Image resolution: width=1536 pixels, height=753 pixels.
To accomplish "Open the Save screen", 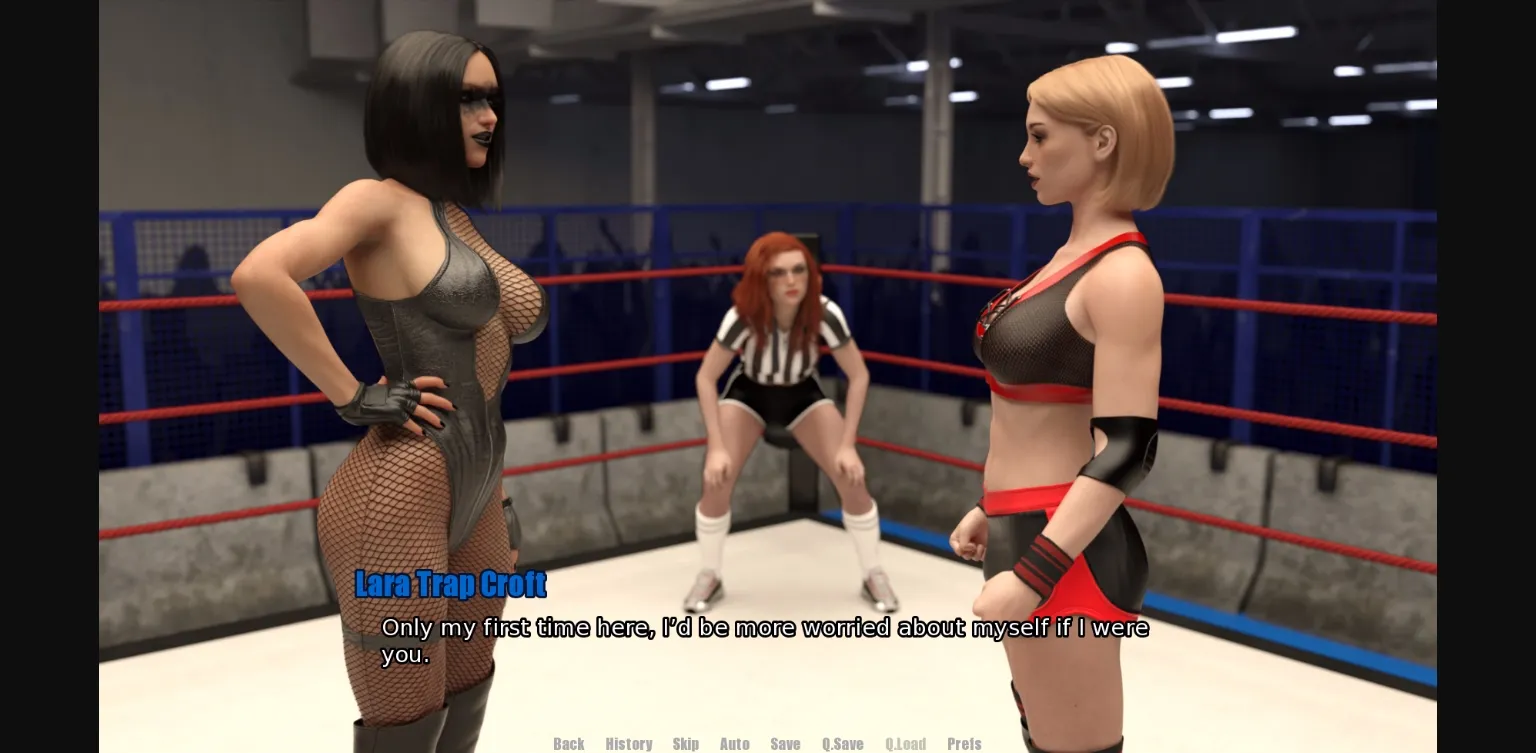I will [x=785, y=744].
